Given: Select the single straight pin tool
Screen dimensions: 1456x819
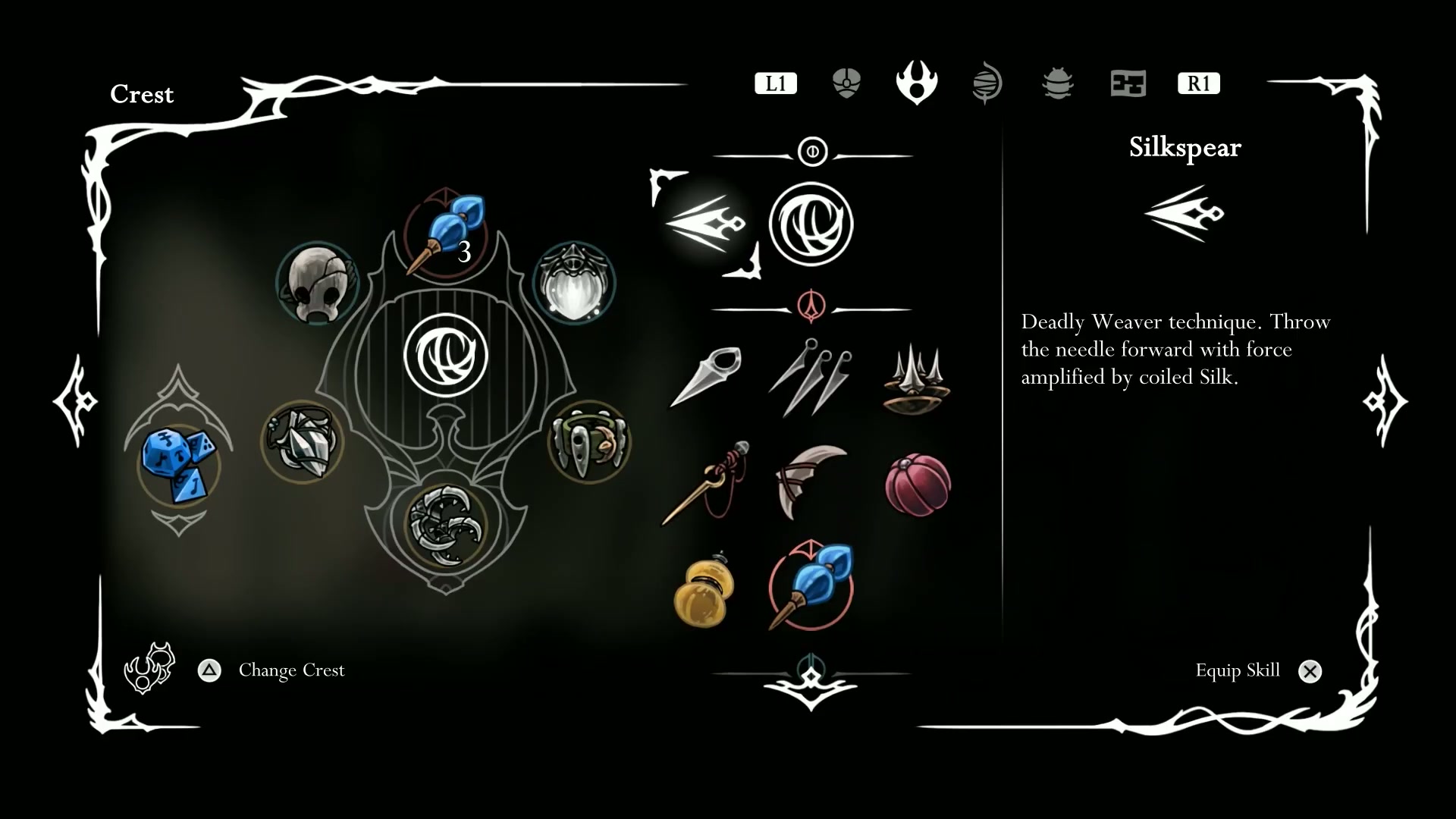Looking at the screenshot, I should (705, 375).
